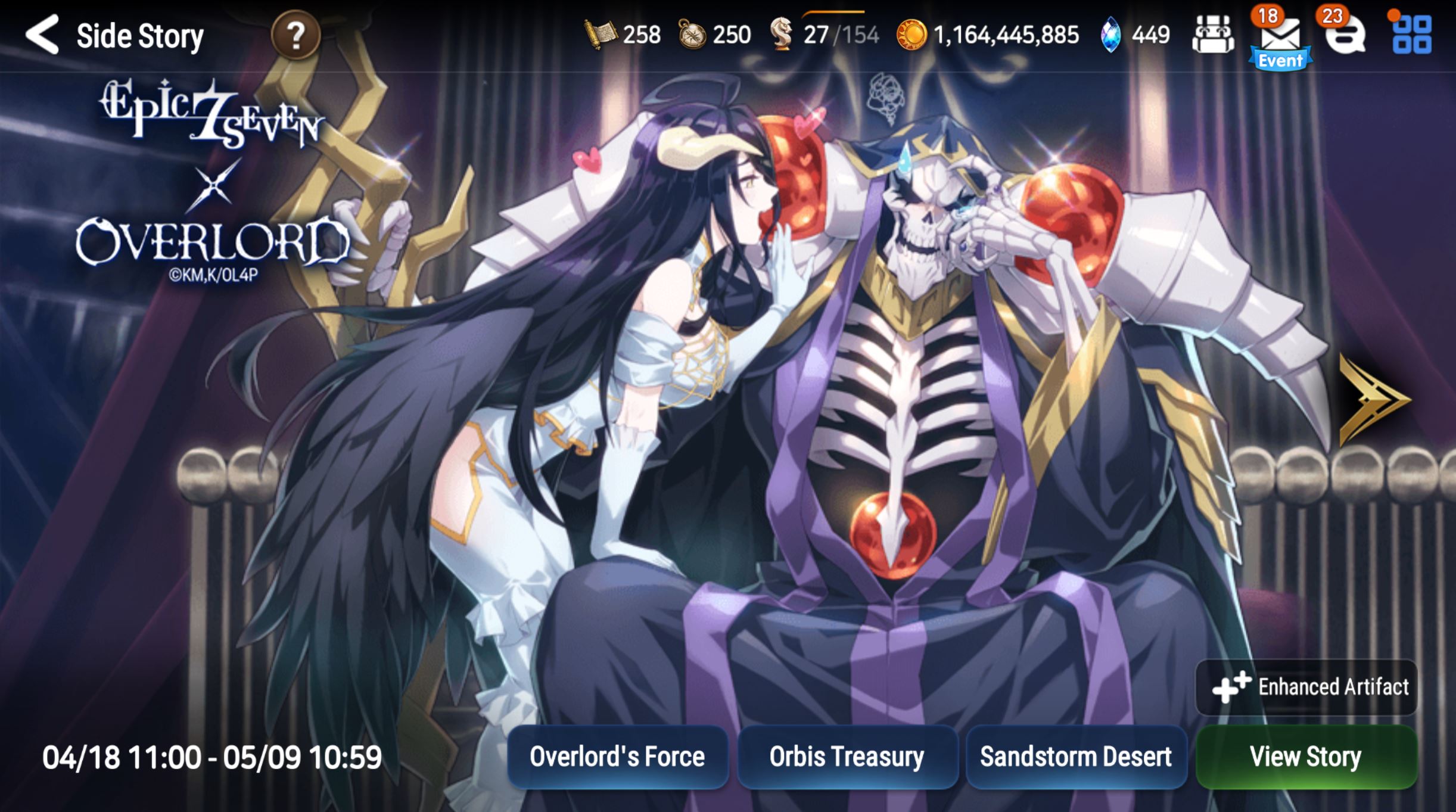Open the compass currency icon

coord(691,34)
